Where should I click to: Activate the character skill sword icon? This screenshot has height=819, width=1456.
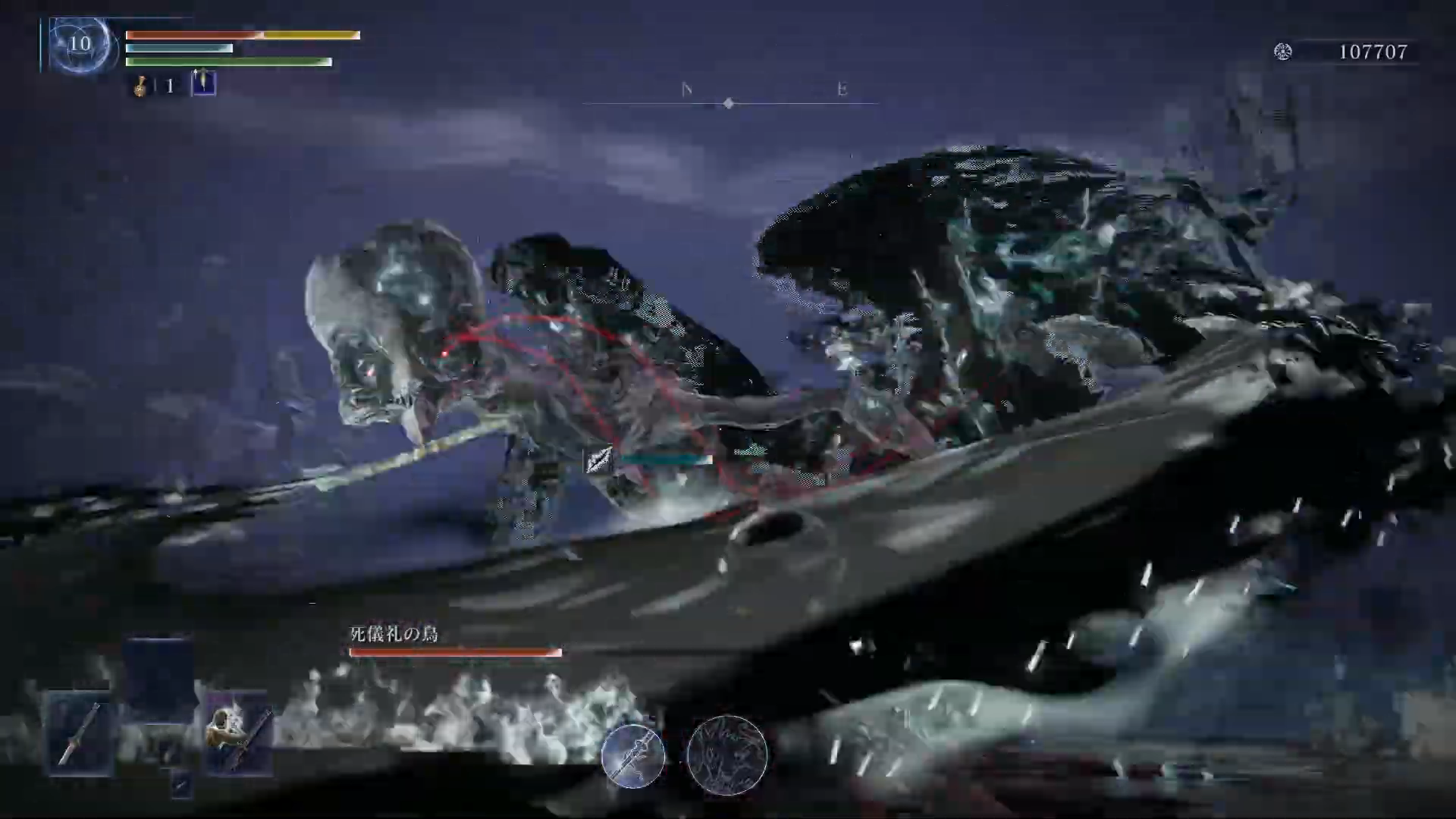[x=633, y=755]
